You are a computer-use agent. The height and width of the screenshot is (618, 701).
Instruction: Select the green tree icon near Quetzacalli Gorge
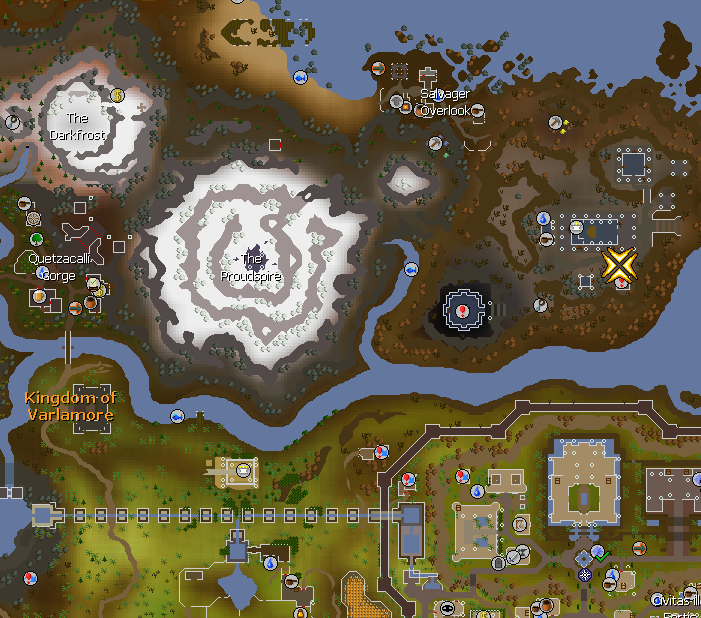(x=37, y=239)
